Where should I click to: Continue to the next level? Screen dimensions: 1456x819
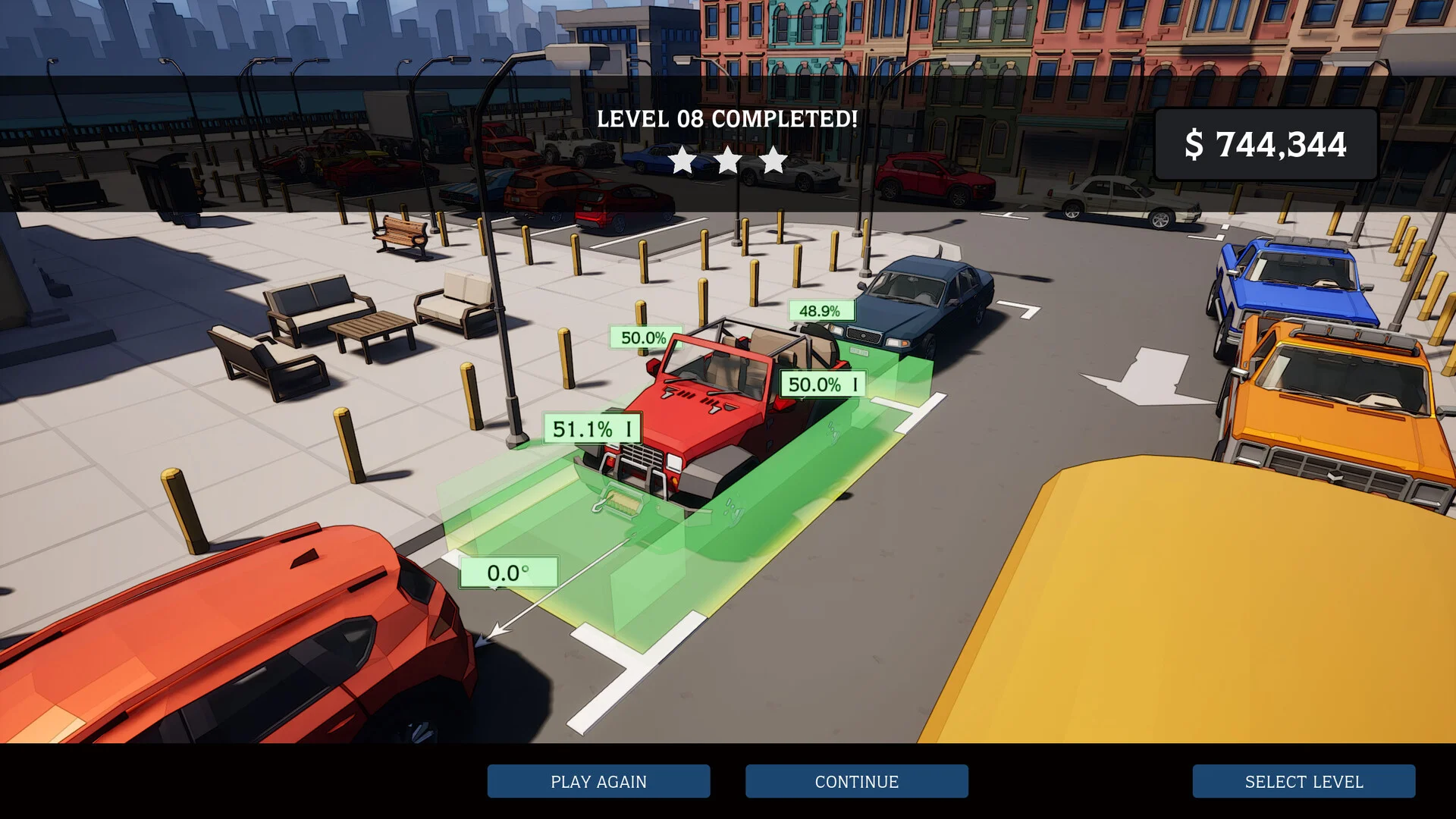[856, 781]
